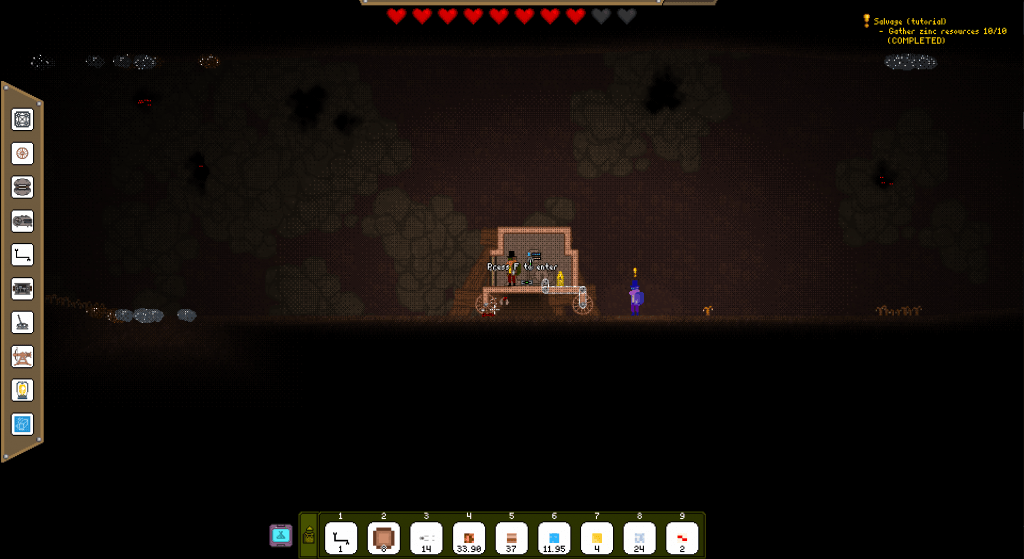Select the yellow block in hotbar slot 7
1024x559 pixels.
(597, 537)
